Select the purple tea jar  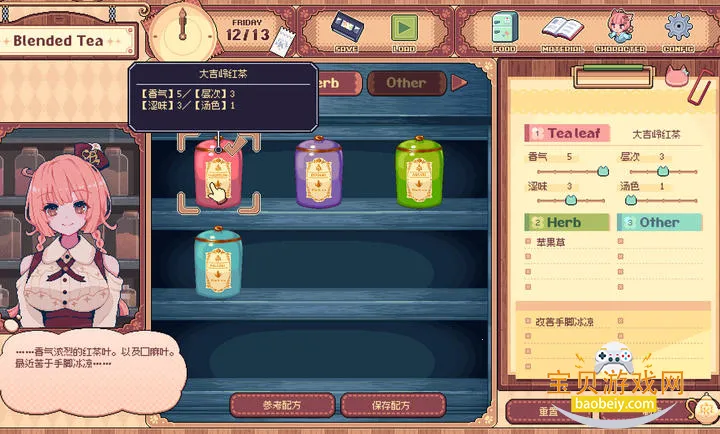tap(320, 174)
